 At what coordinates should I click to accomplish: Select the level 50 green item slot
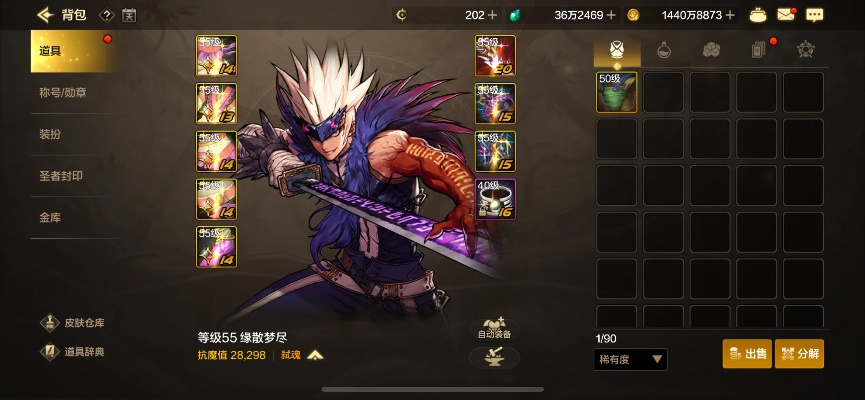pyautogui.click(x=617, y=92)
